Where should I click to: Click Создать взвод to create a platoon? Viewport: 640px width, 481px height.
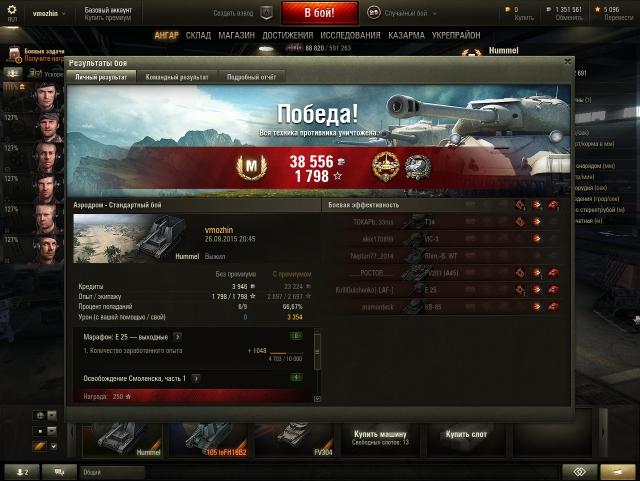click(x=242, y=12)
